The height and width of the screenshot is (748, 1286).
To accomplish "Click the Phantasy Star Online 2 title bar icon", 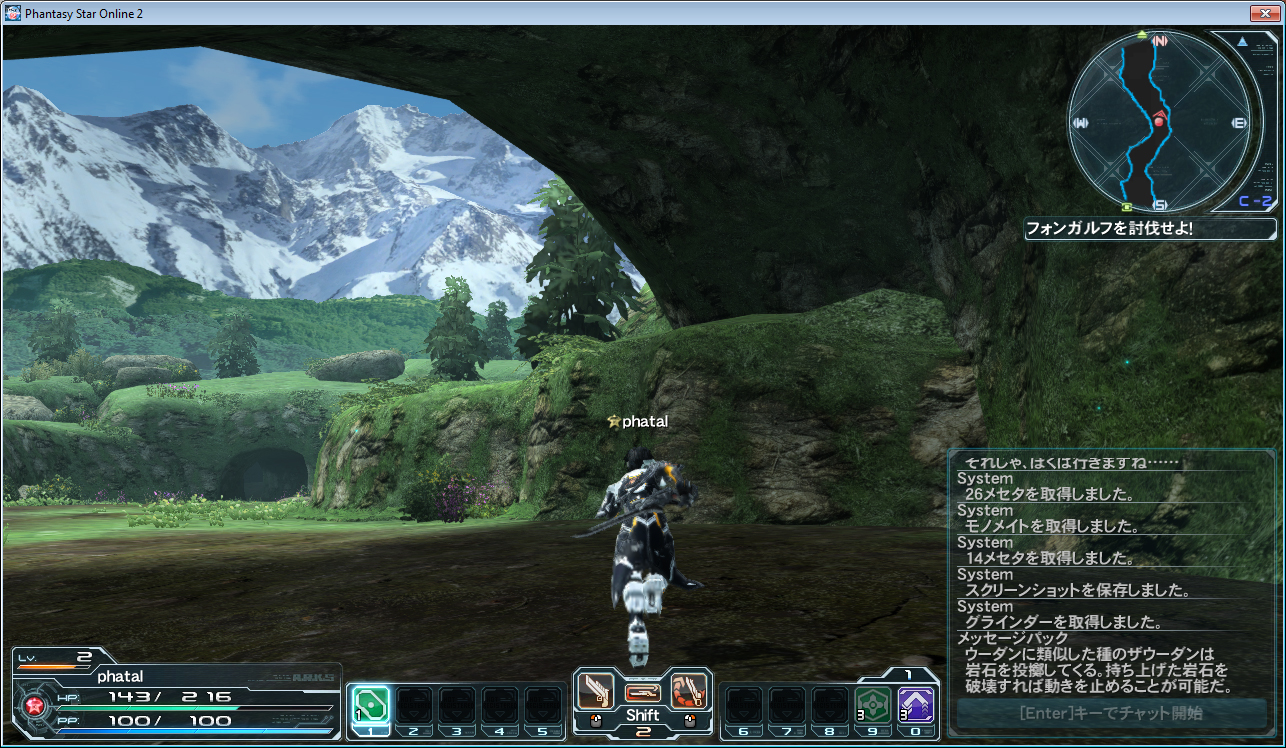I will [x=12, y=13].
